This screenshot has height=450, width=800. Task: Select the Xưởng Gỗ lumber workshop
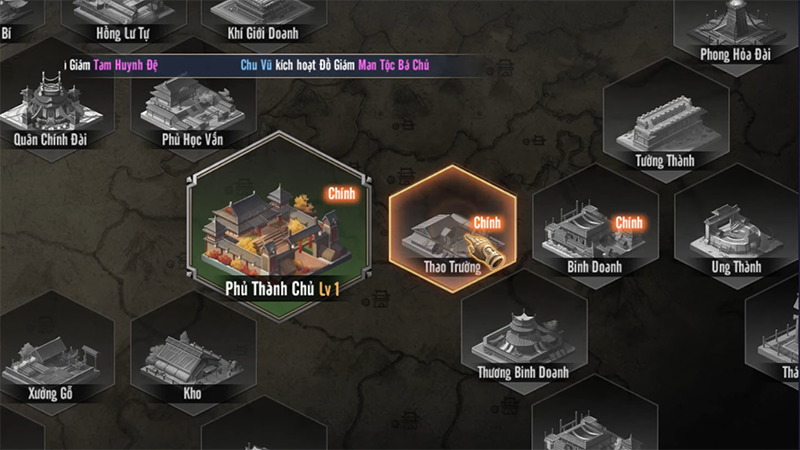click(x=49, y=358)
